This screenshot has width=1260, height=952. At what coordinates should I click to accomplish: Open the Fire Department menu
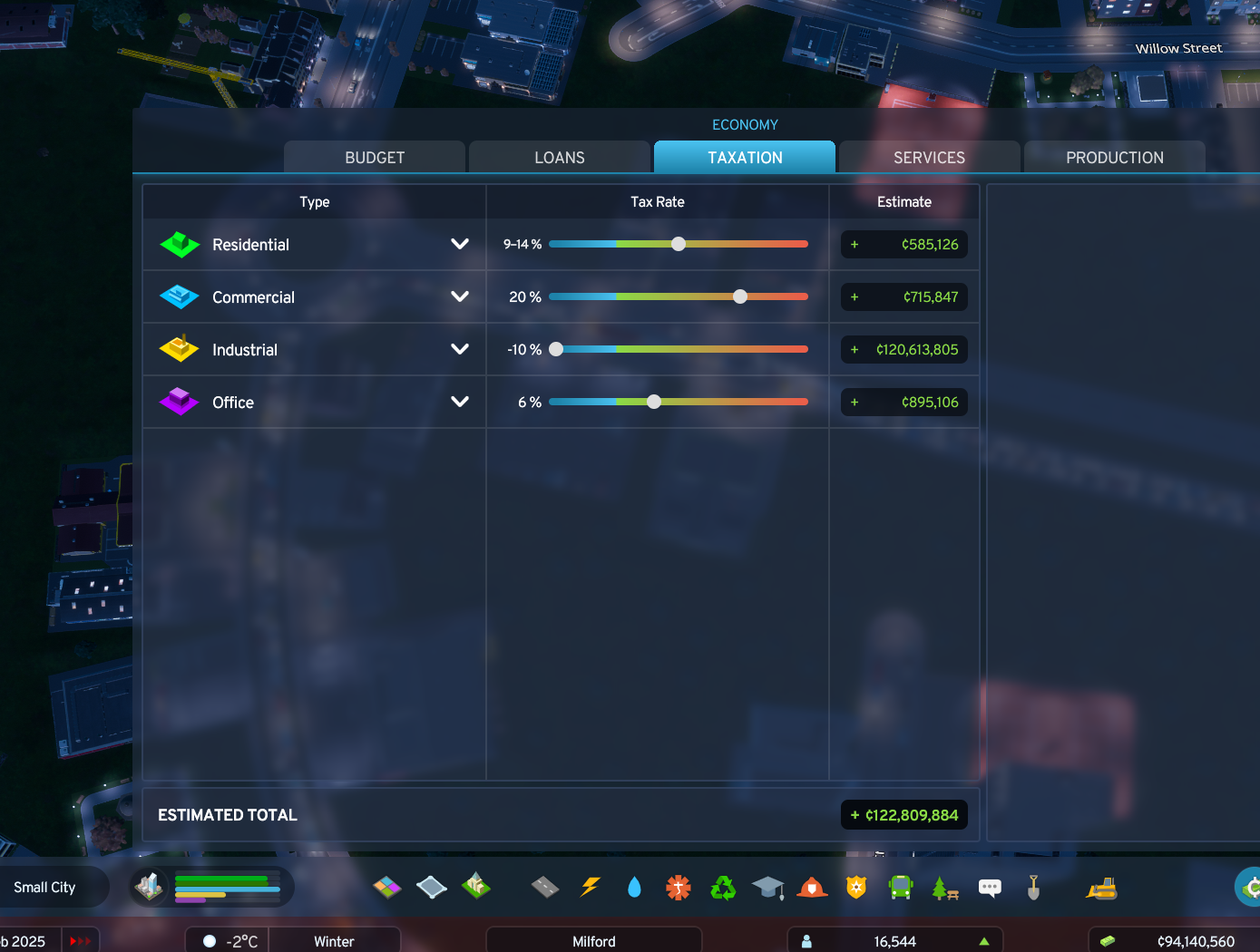(812, 888)
